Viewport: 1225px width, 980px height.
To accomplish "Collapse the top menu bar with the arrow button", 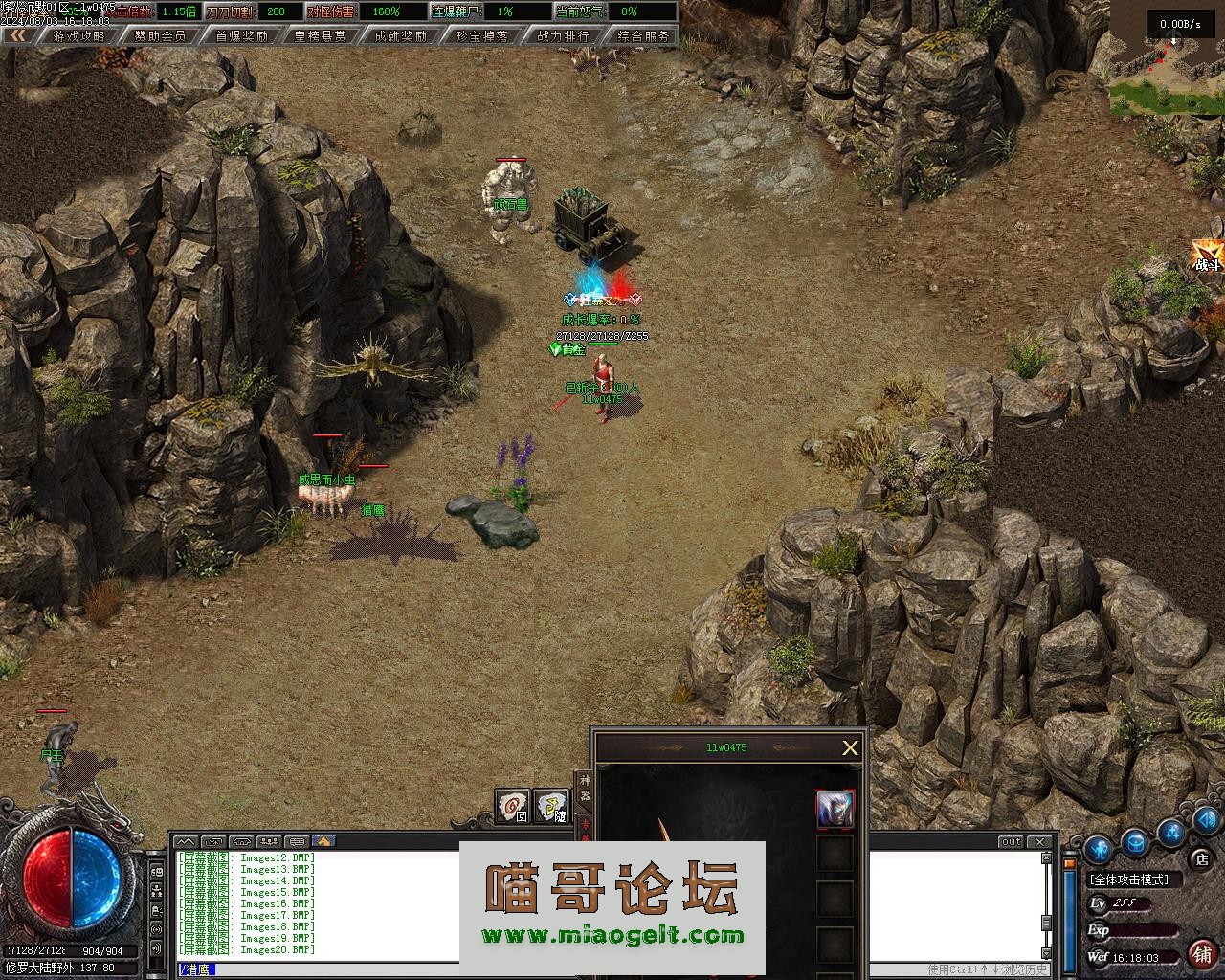I will 18,35.
